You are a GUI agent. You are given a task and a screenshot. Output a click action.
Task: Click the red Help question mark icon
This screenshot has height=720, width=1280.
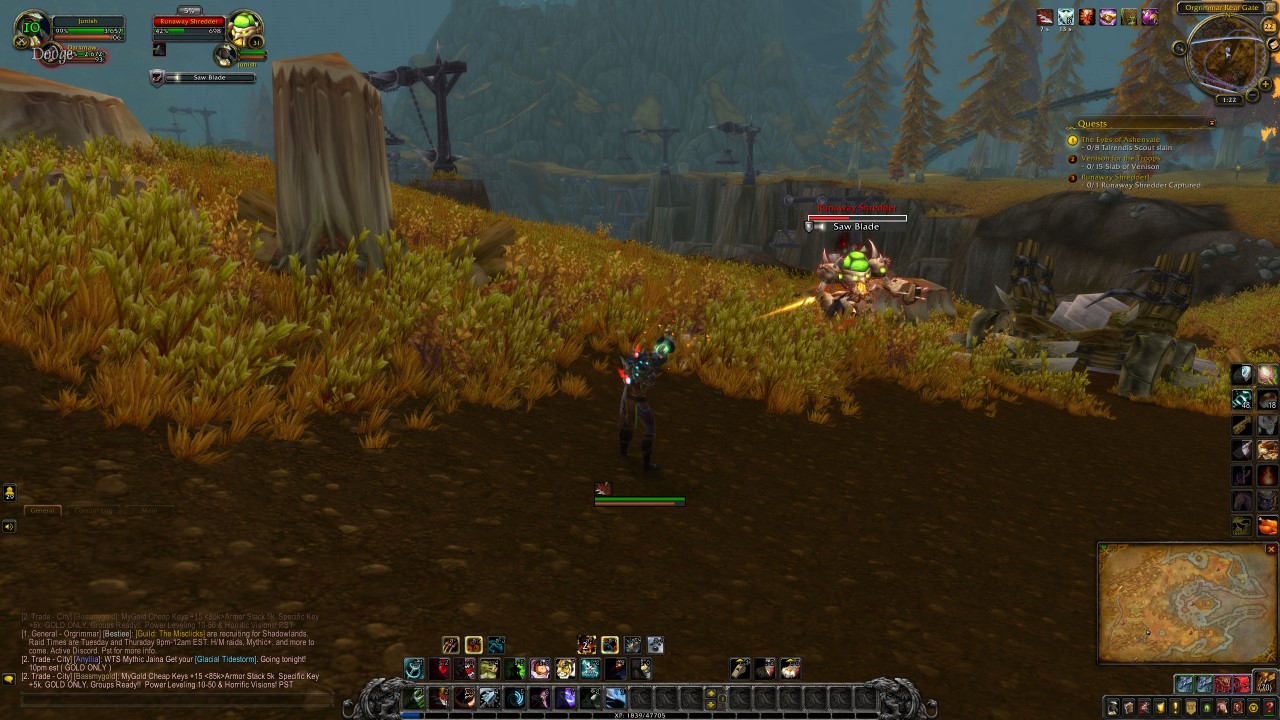click(1268, 706)
